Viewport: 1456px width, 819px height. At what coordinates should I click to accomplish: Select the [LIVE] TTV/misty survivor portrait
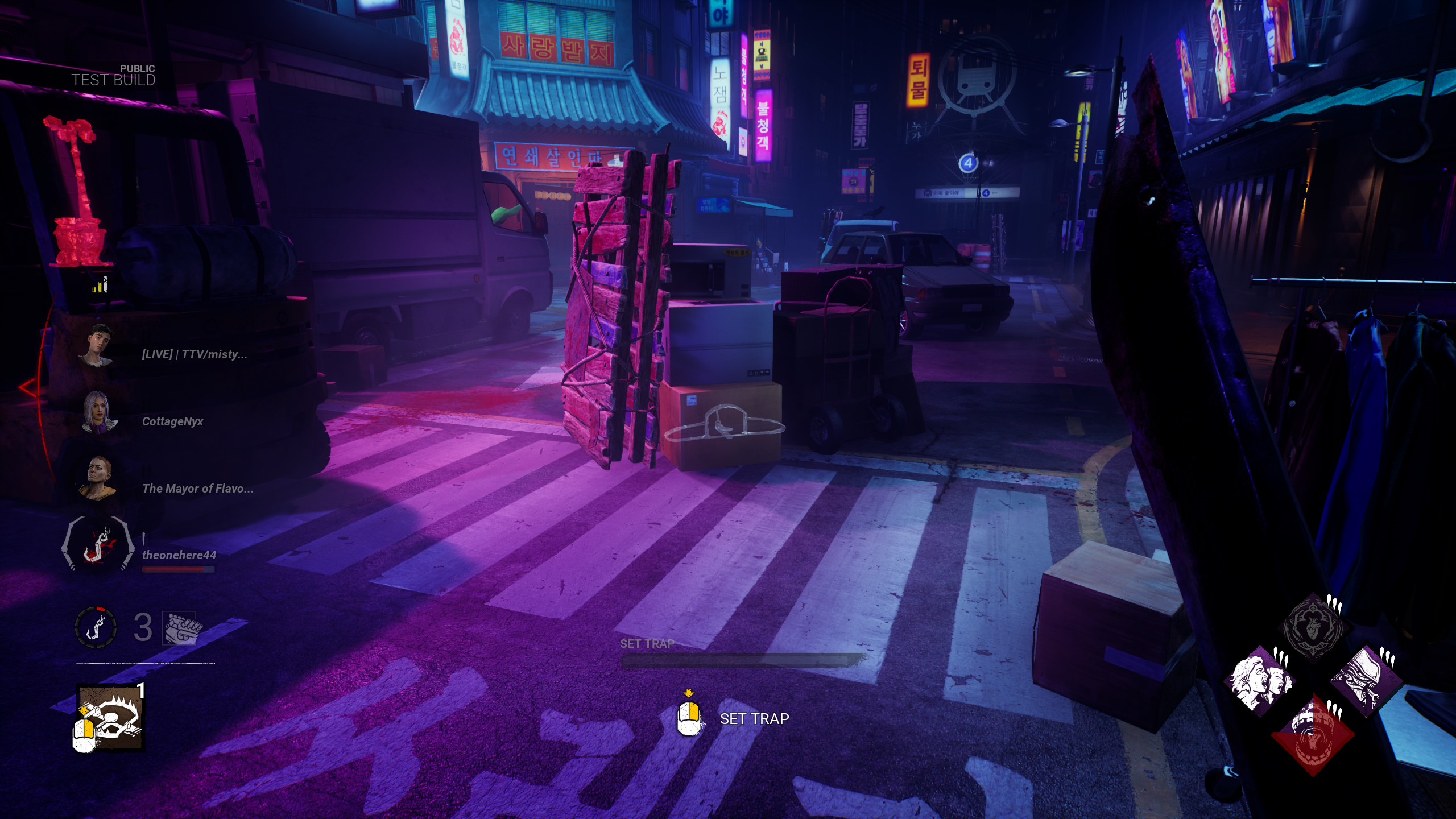pyautogui.click(x=97, y=345)
